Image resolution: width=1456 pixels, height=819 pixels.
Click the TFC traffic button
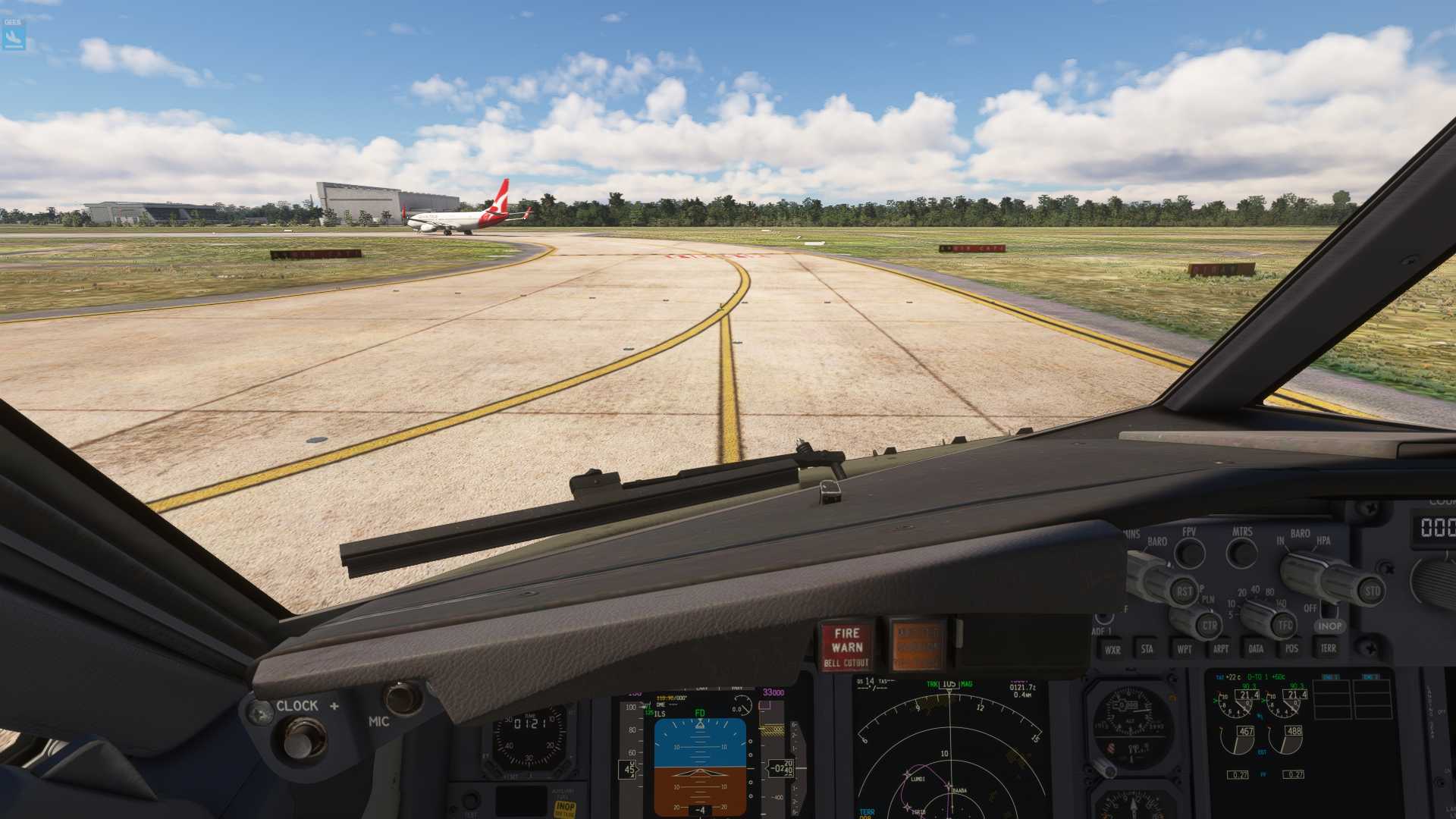[x=1284, y=626]
